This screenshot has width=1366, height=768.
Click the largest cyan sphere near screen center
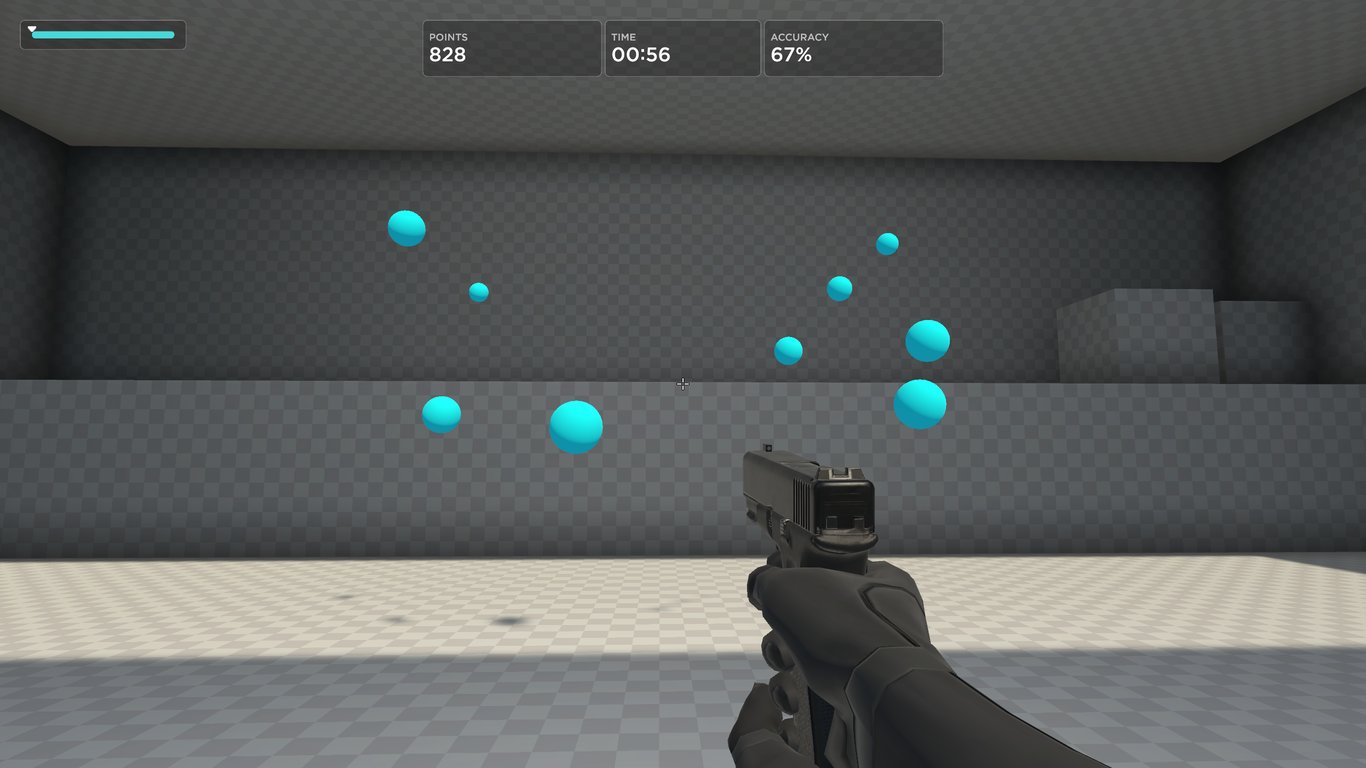(x=574, y=424)
